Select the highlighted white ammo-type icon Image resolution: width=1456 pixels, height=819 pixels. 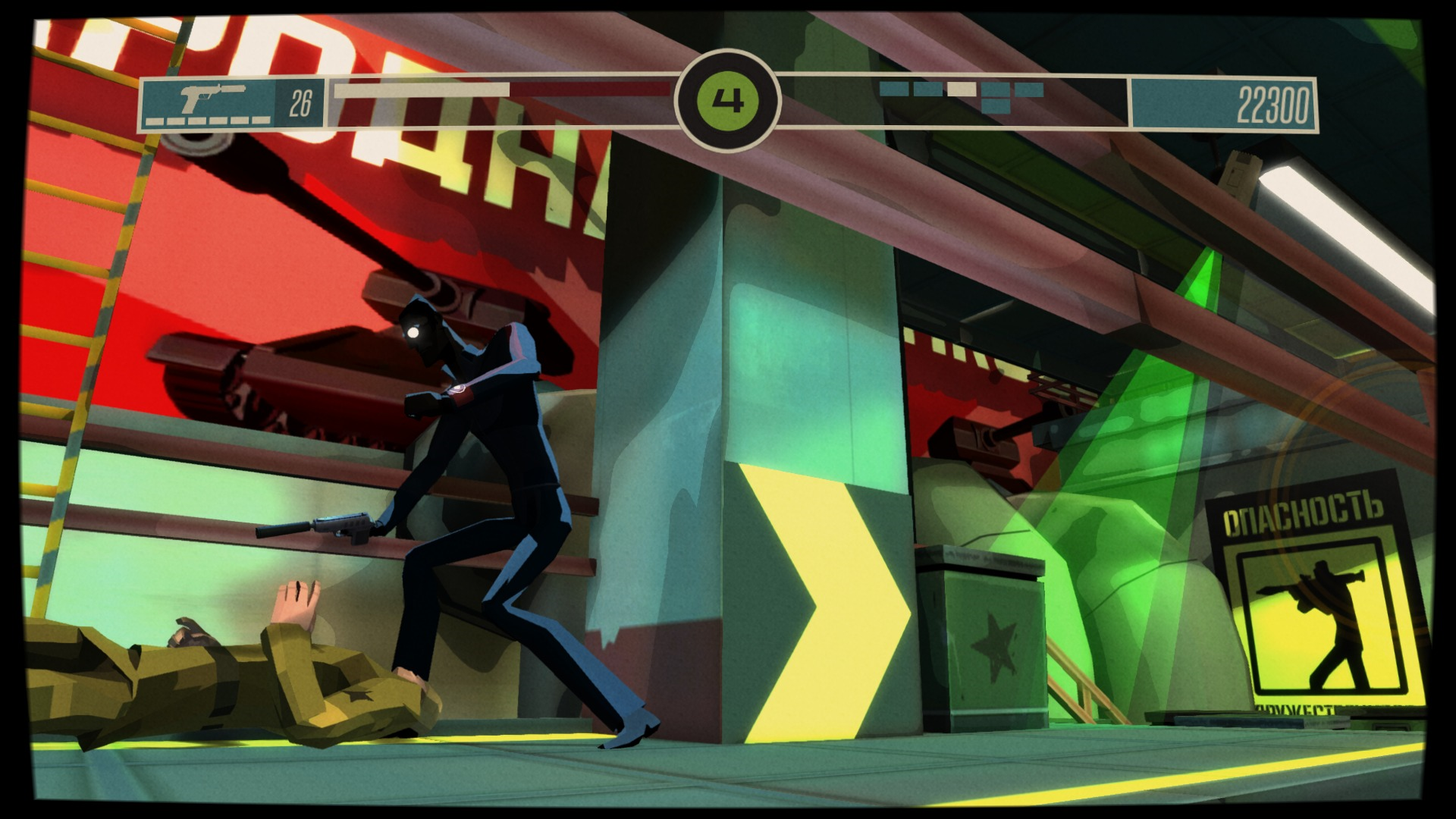click(961, 89)
